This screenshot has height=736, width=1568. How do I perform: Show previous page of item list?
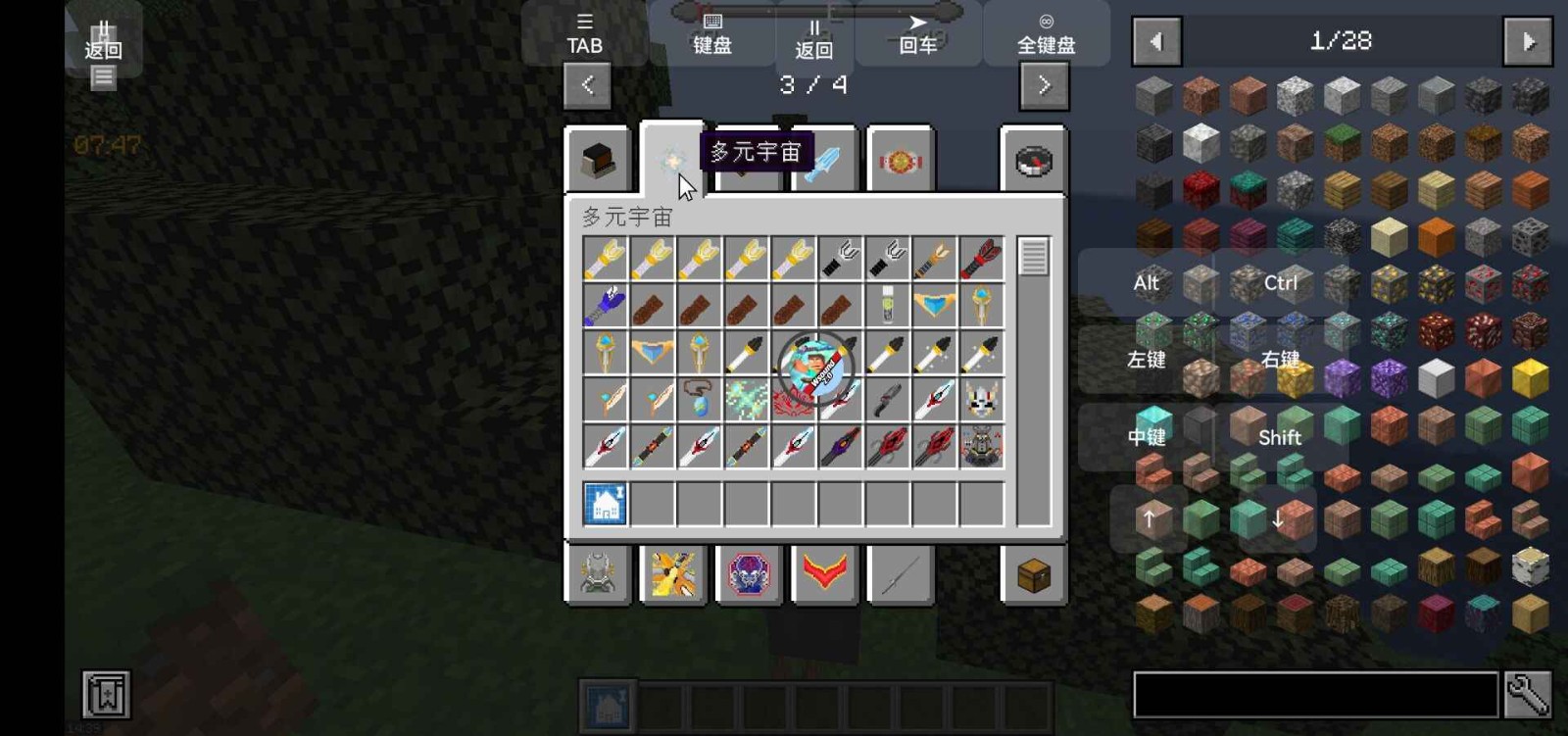click(x=1156, y=41)
